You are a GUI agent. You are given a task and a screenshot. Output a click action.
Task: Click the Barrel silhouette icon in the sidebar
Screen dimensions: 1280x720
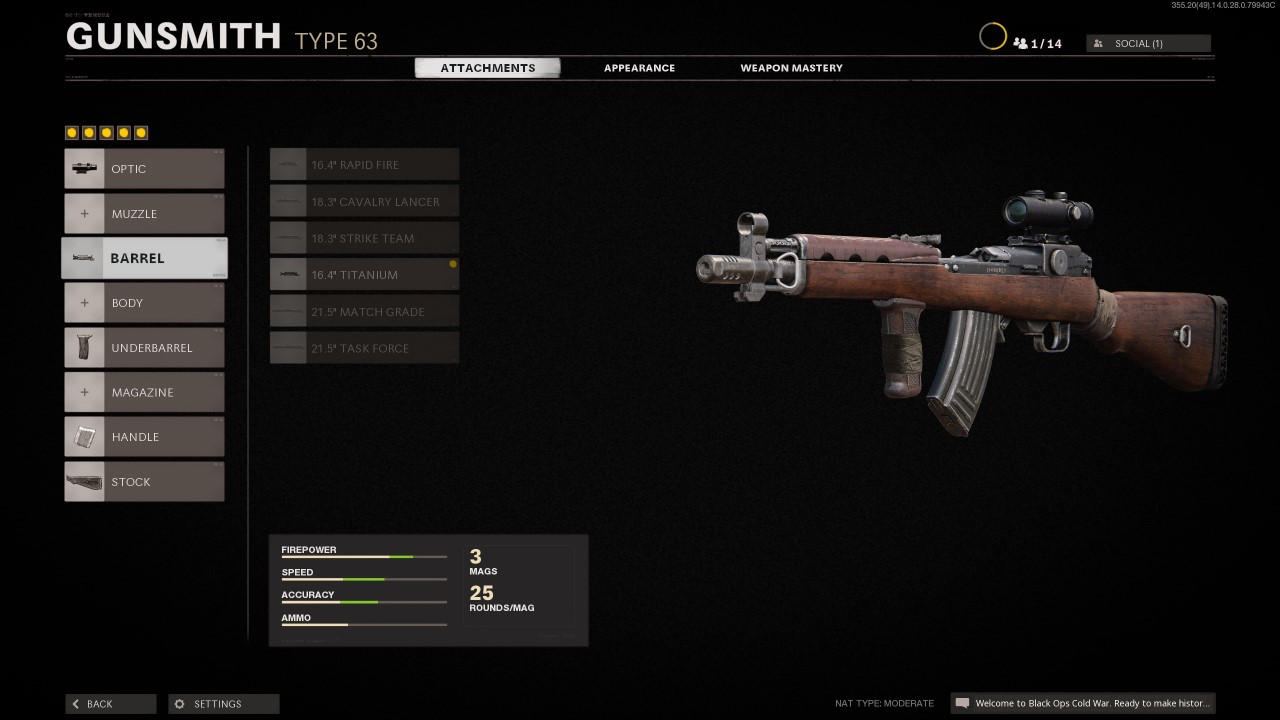coord(85,258)
